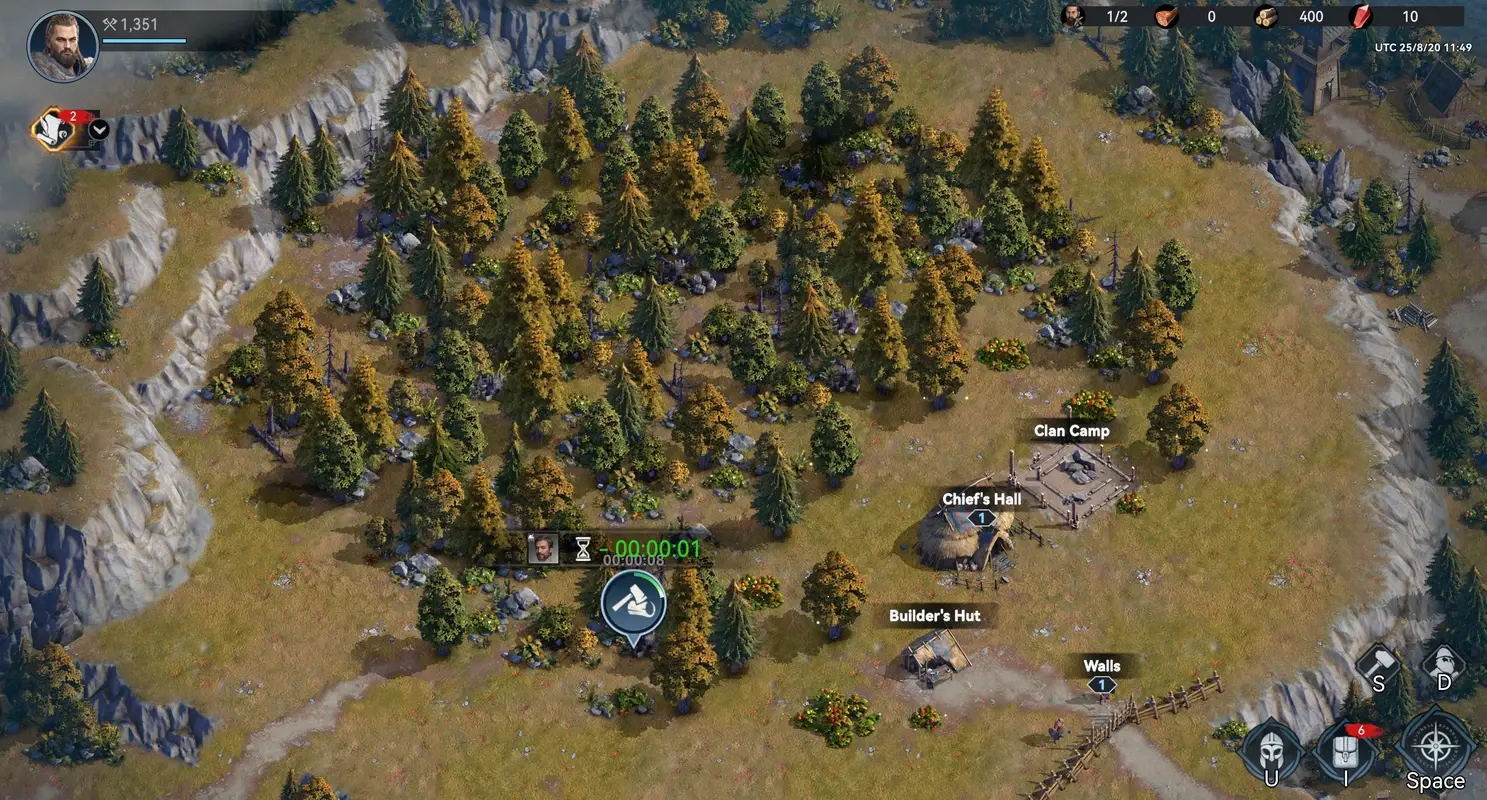1487x800 pixels.
Task: Click the hourglass on the timer bar
Action: pos(583,550)
